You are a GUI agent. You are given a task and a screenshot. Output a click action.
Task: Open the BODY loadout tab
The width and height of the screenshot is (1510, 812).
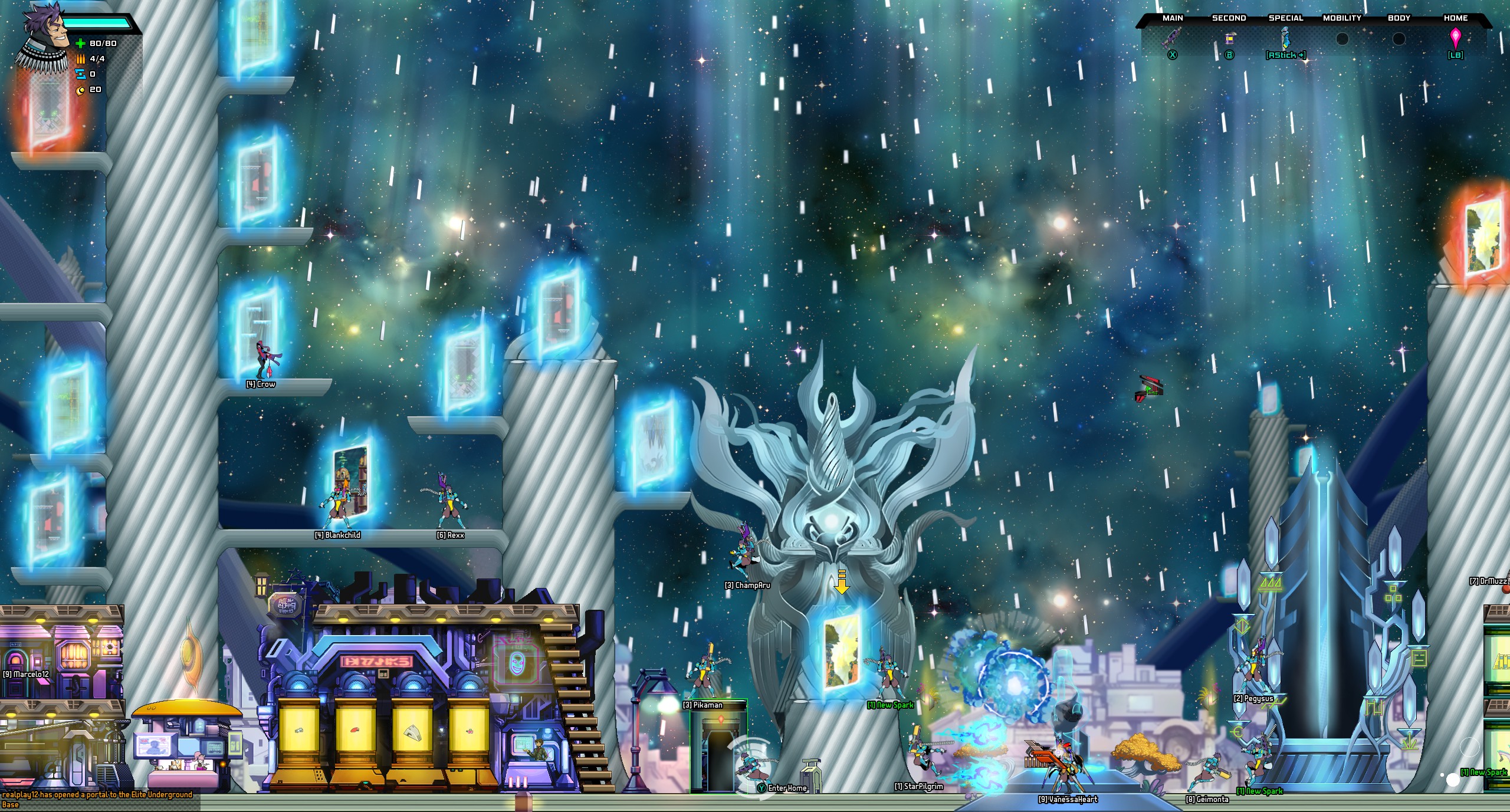(1399, 18)
